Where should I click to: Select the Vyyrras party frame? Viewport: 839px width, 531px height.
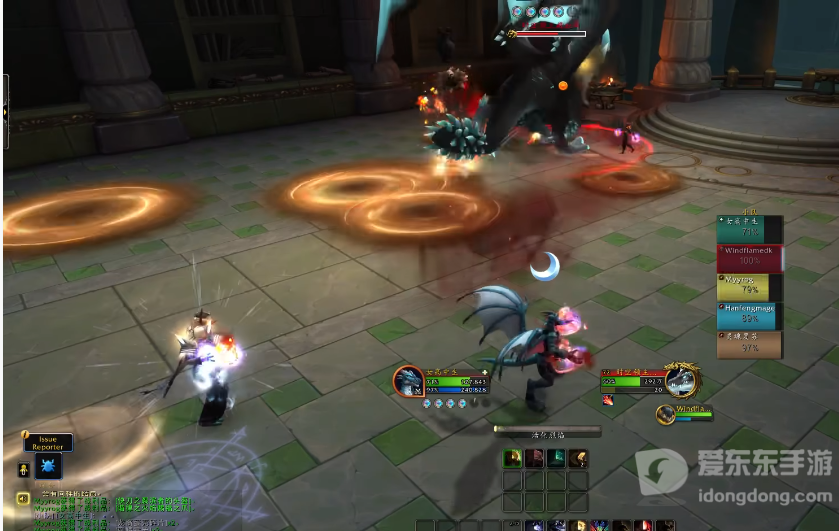(749, 287)
